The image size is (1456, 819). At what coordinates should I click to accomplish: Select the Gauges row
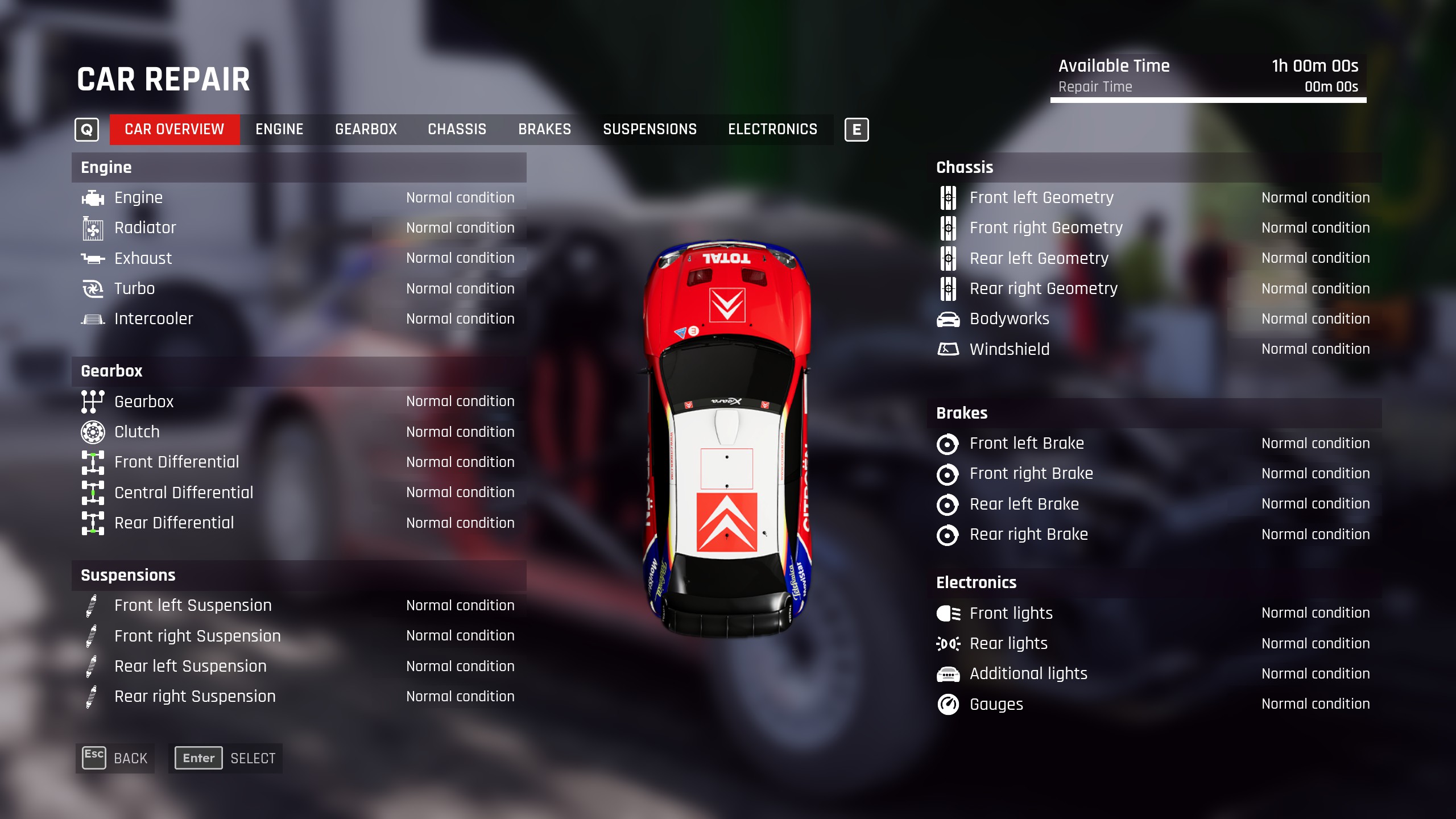1153,704
